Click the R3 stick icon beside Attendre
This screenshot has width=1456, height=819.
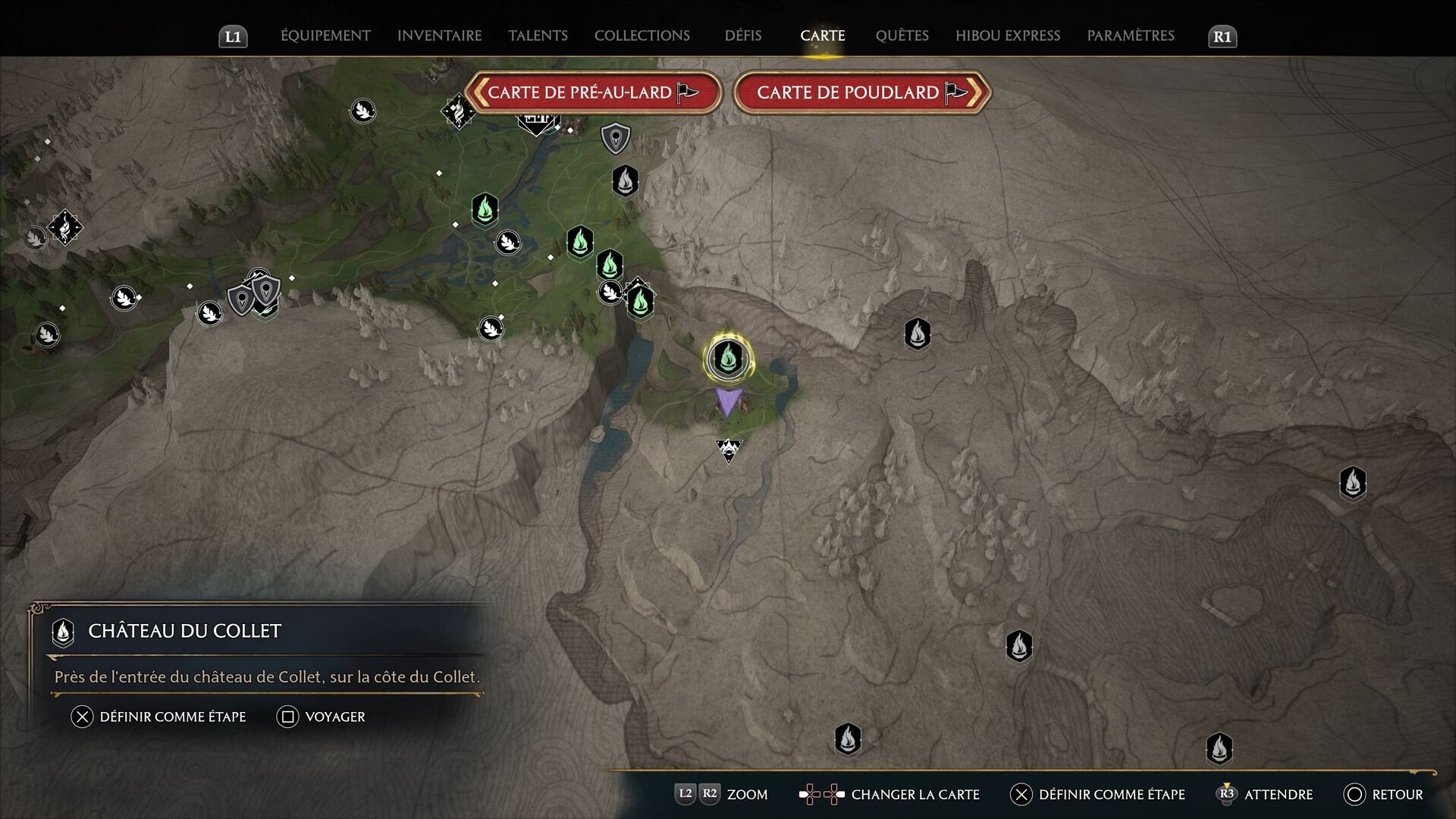pos(1228,794)
